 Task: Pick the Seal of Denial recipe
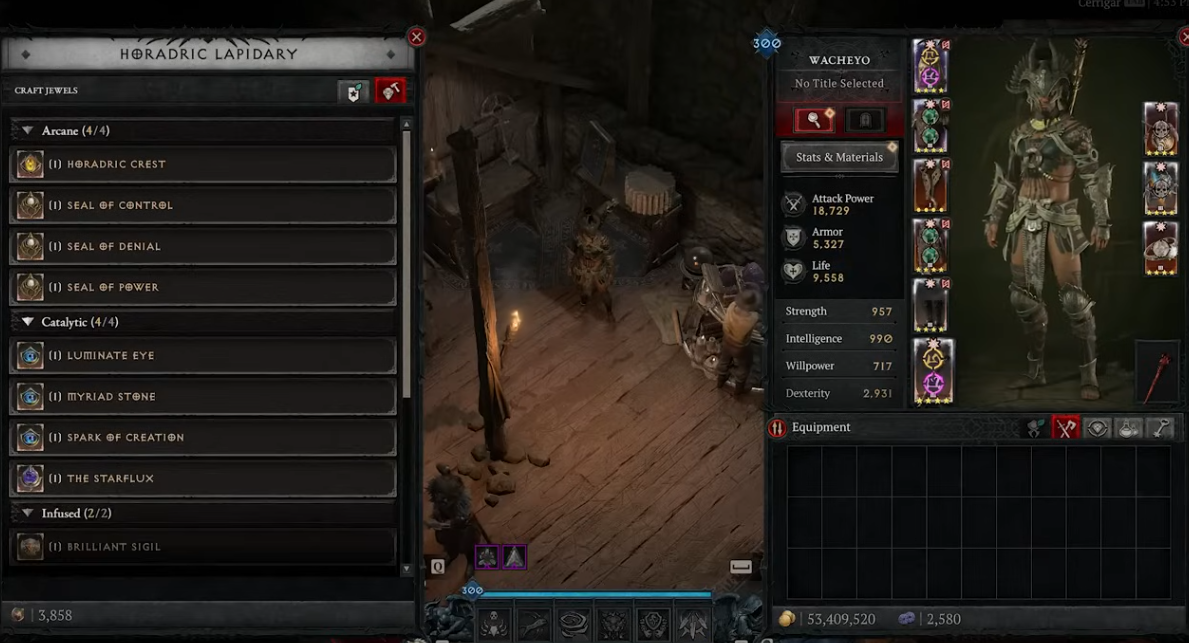point(203,246)
